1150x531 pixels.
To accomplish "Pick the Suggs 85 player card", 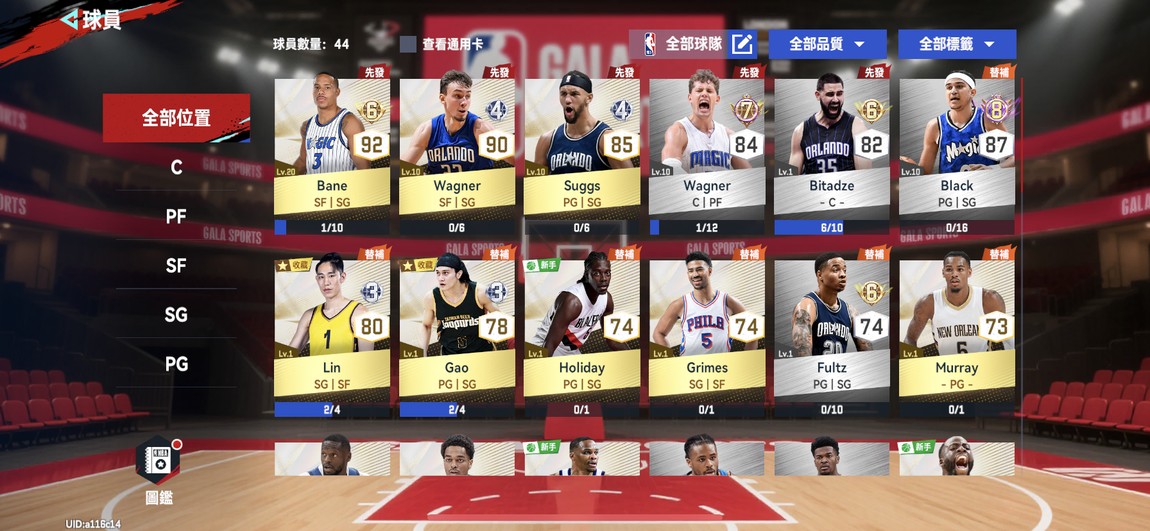I will pyautogui.click(x=582, y=145).
